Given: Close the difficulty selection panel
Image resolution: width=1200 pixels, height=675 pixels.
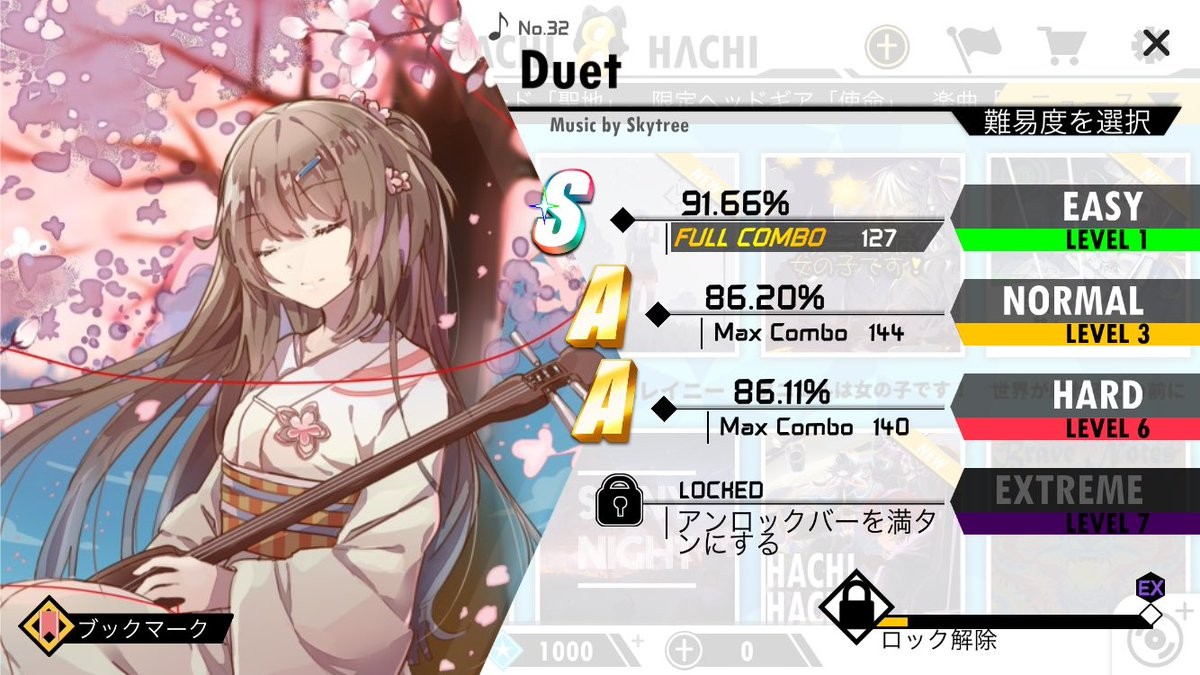Looking at the screenshot, I should click(x=1156, y=43).
